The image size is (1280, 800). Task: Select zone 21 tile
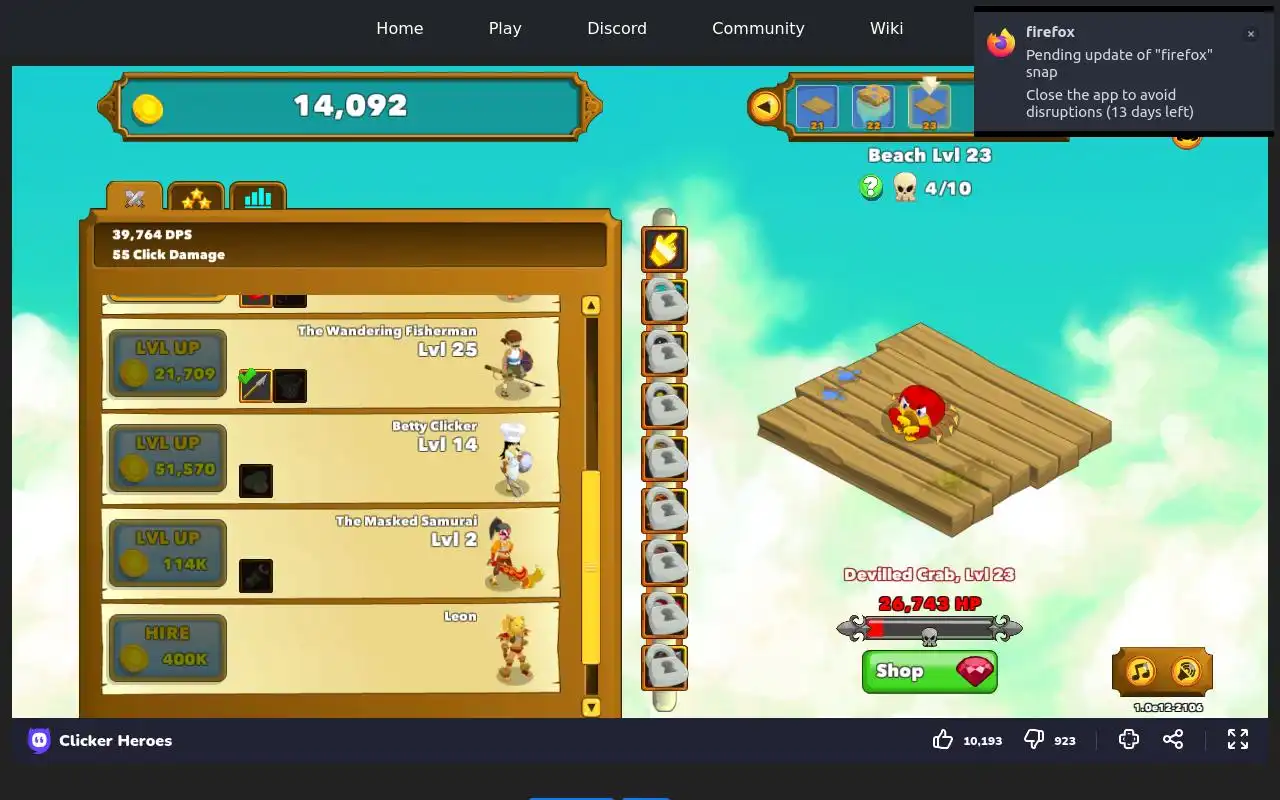pyautogui.click(x=817, y=107)
